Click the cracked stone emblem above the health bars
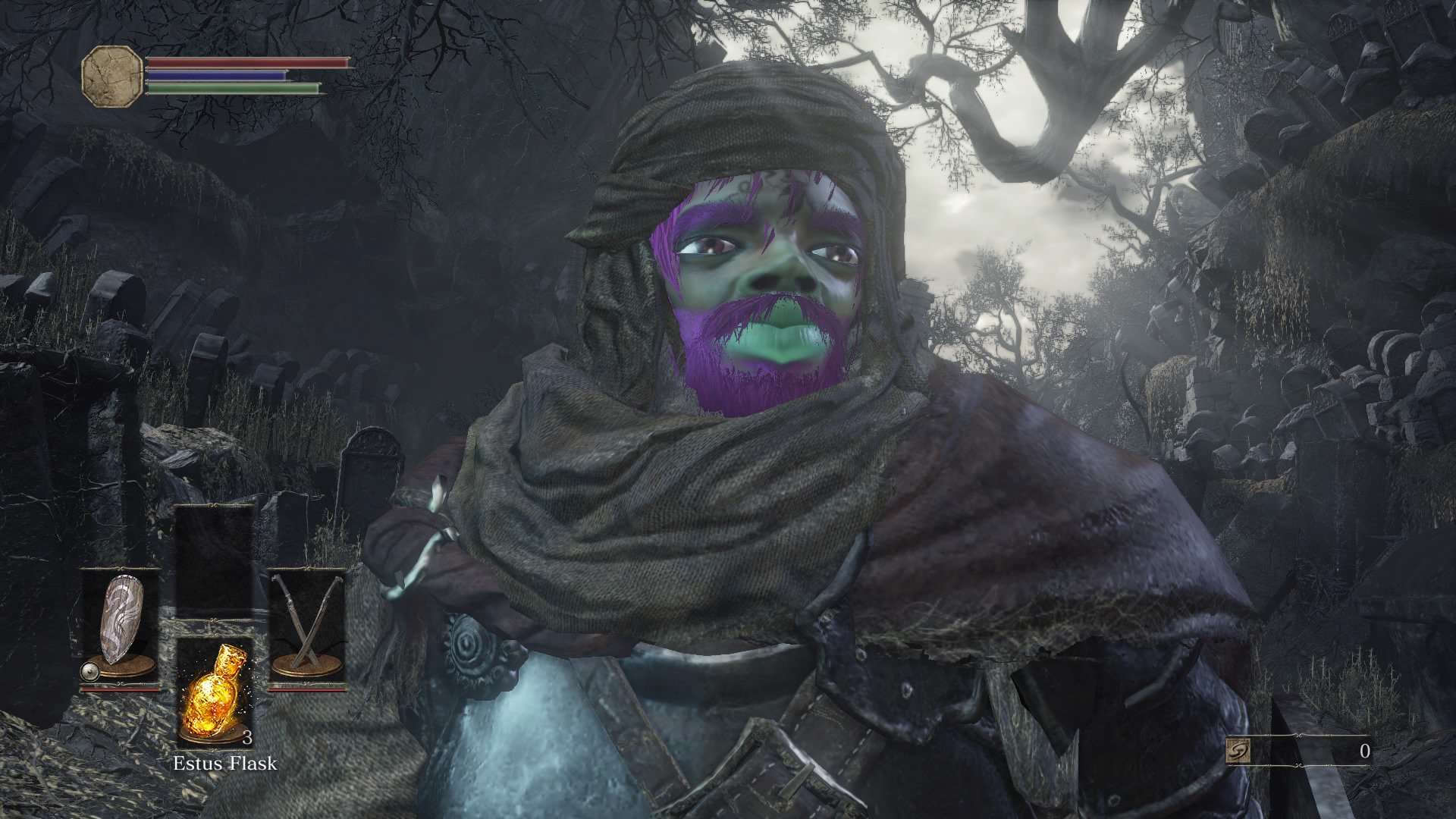 [x=111, y=76]
